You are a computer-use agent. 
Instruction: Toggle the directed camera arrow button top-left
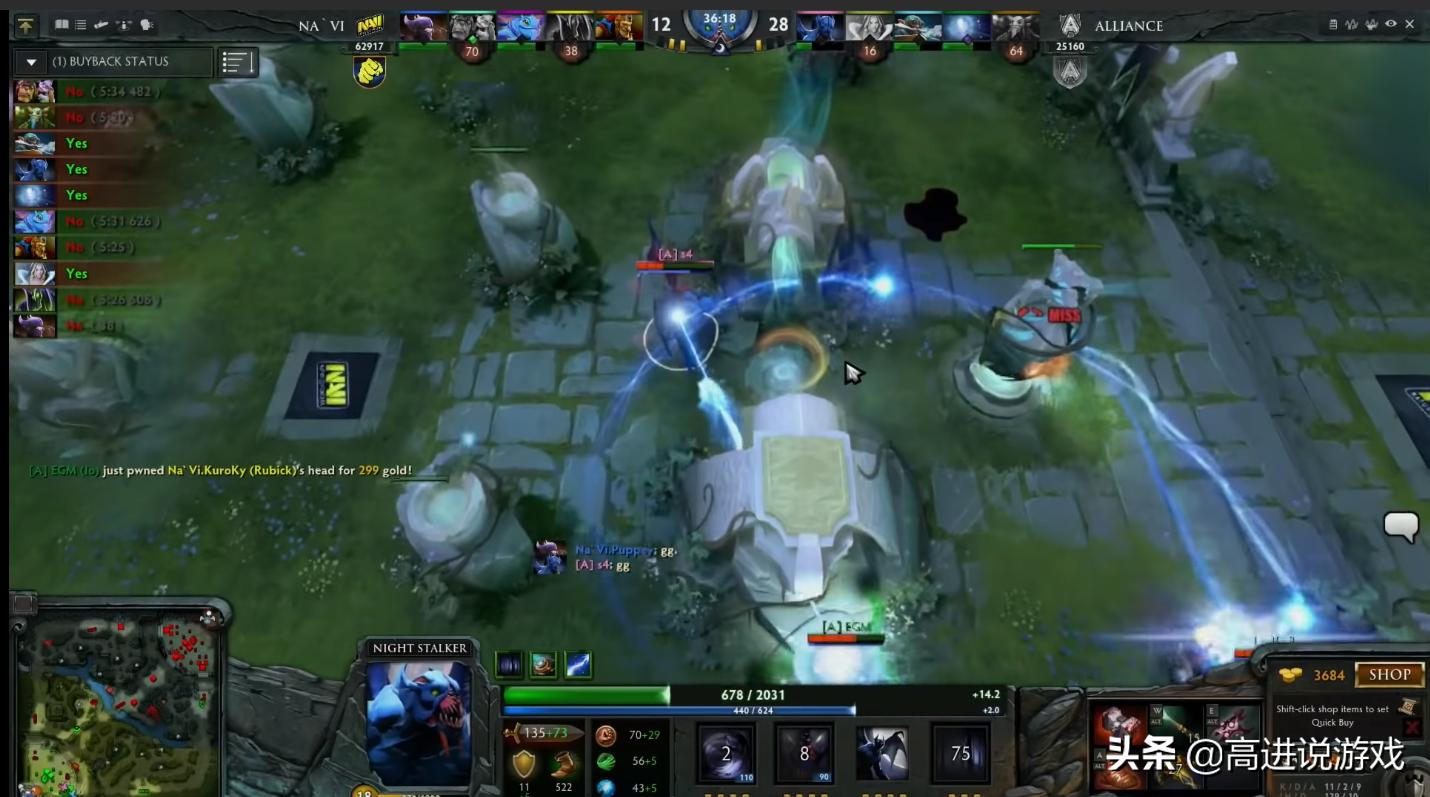[x=25, y=25]
